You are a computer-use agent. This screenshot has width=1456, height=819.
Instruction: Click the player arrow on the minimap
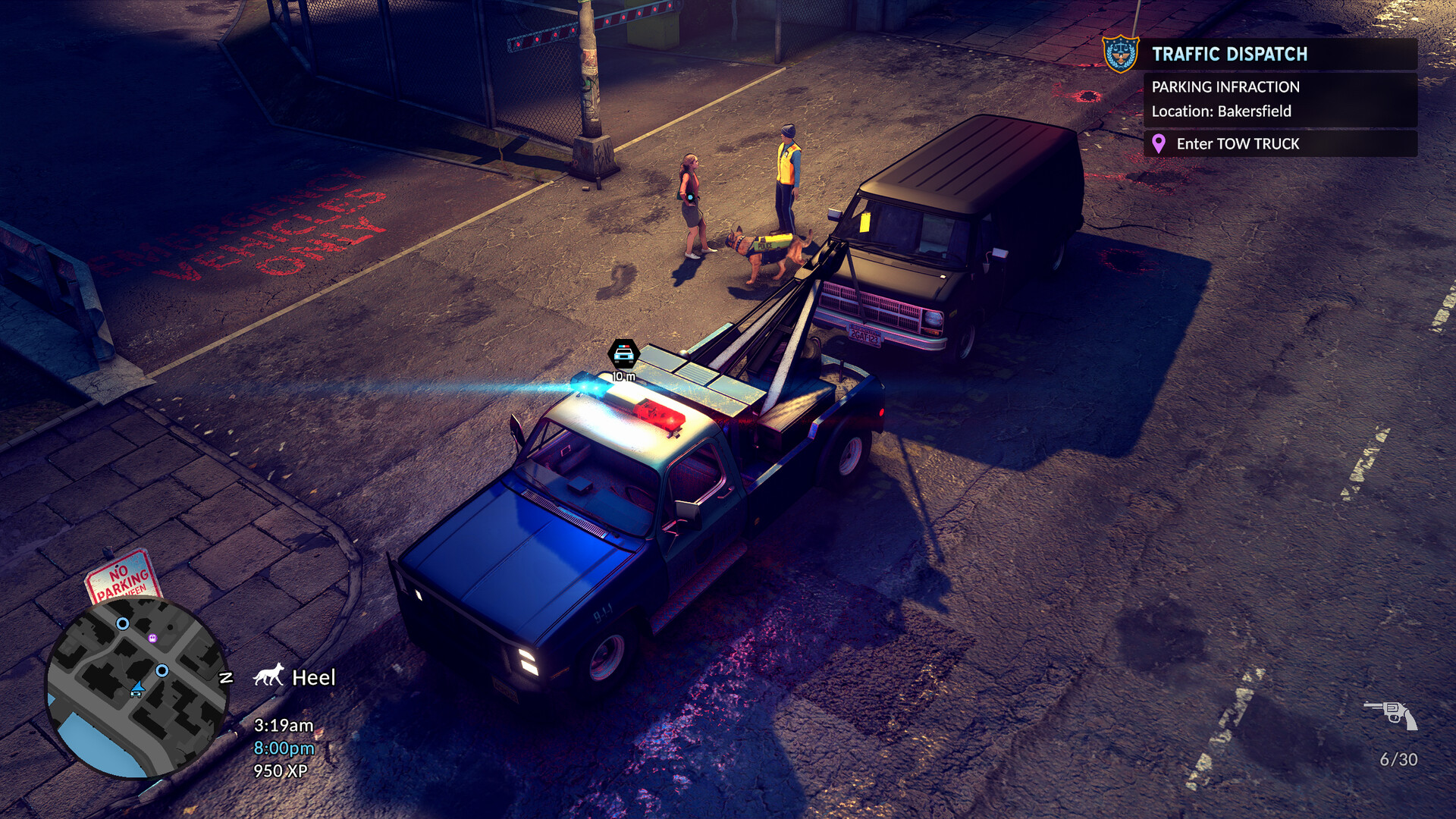pos(138,688)
